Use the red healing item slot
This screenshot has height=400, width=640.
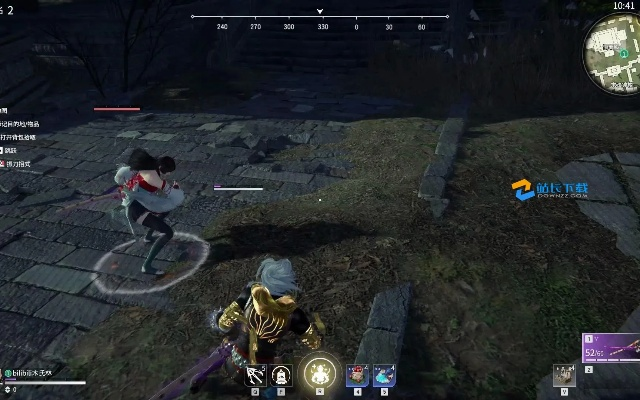tap(357, 375)
